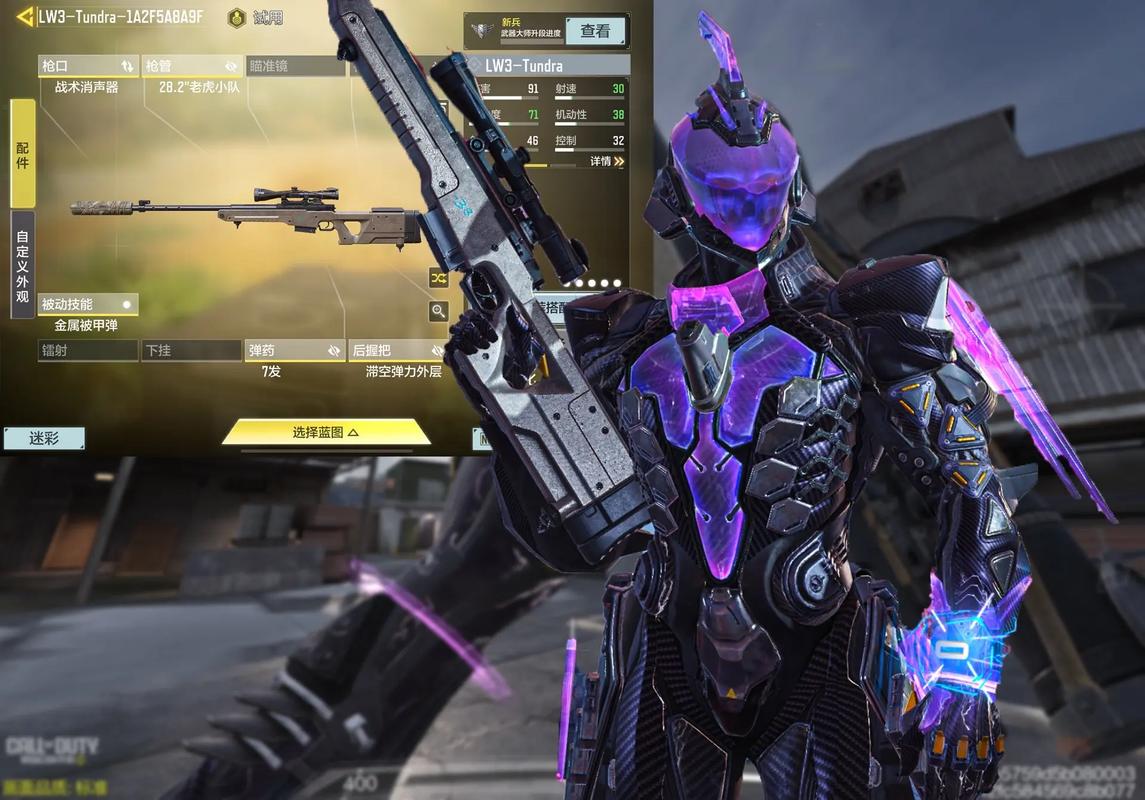The height and width of the screenshot is (800, 1145).
Task: Open the 枪管 barrel attachment slot
Action: tap(192, 66)
